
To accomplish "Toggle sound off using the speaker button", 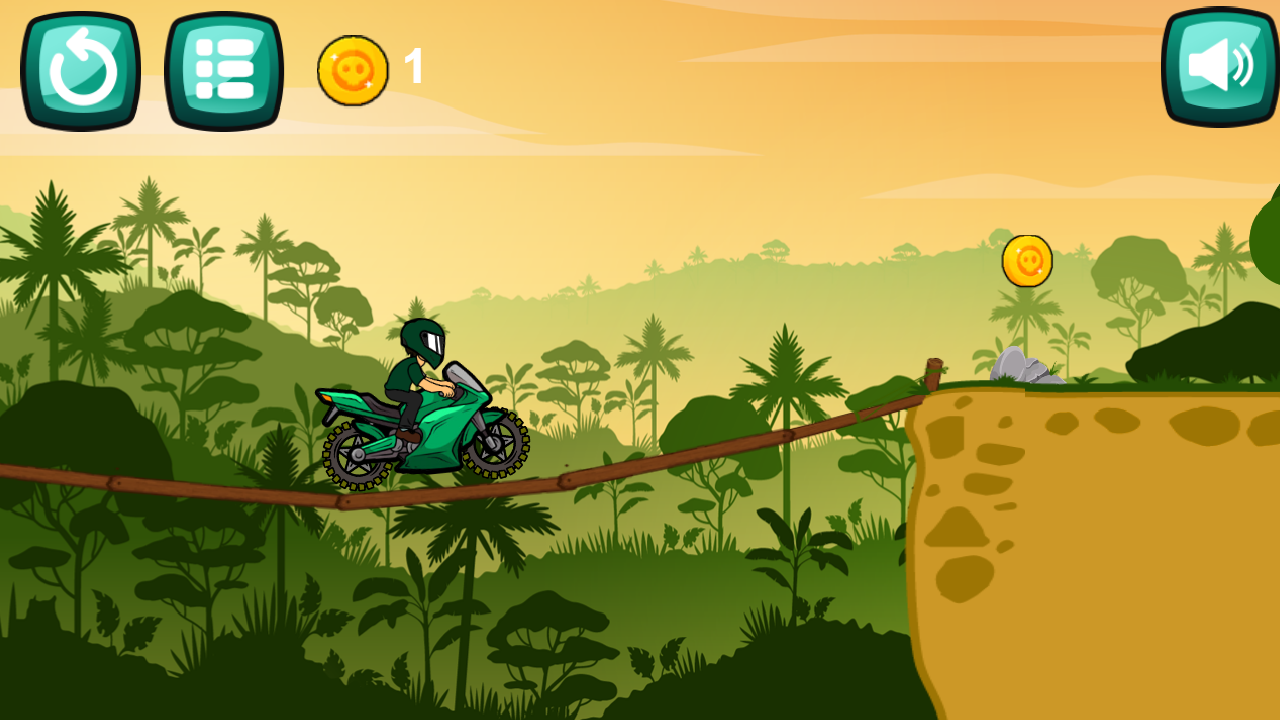I will click(1216, 67).
